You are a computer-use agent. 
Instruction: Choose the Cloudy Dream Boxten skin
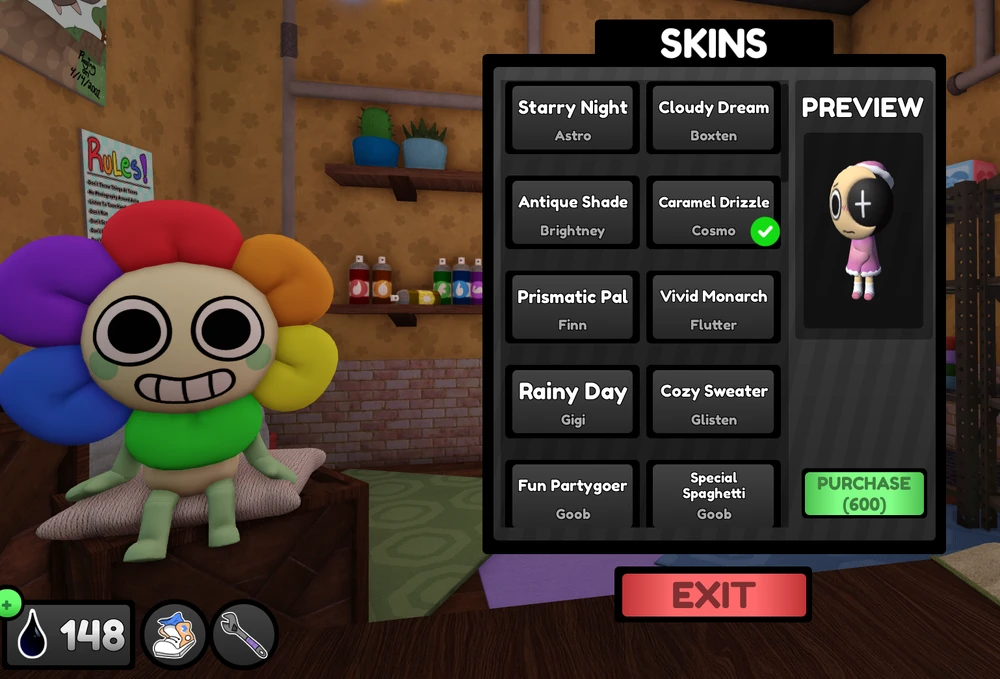point(713,119)
